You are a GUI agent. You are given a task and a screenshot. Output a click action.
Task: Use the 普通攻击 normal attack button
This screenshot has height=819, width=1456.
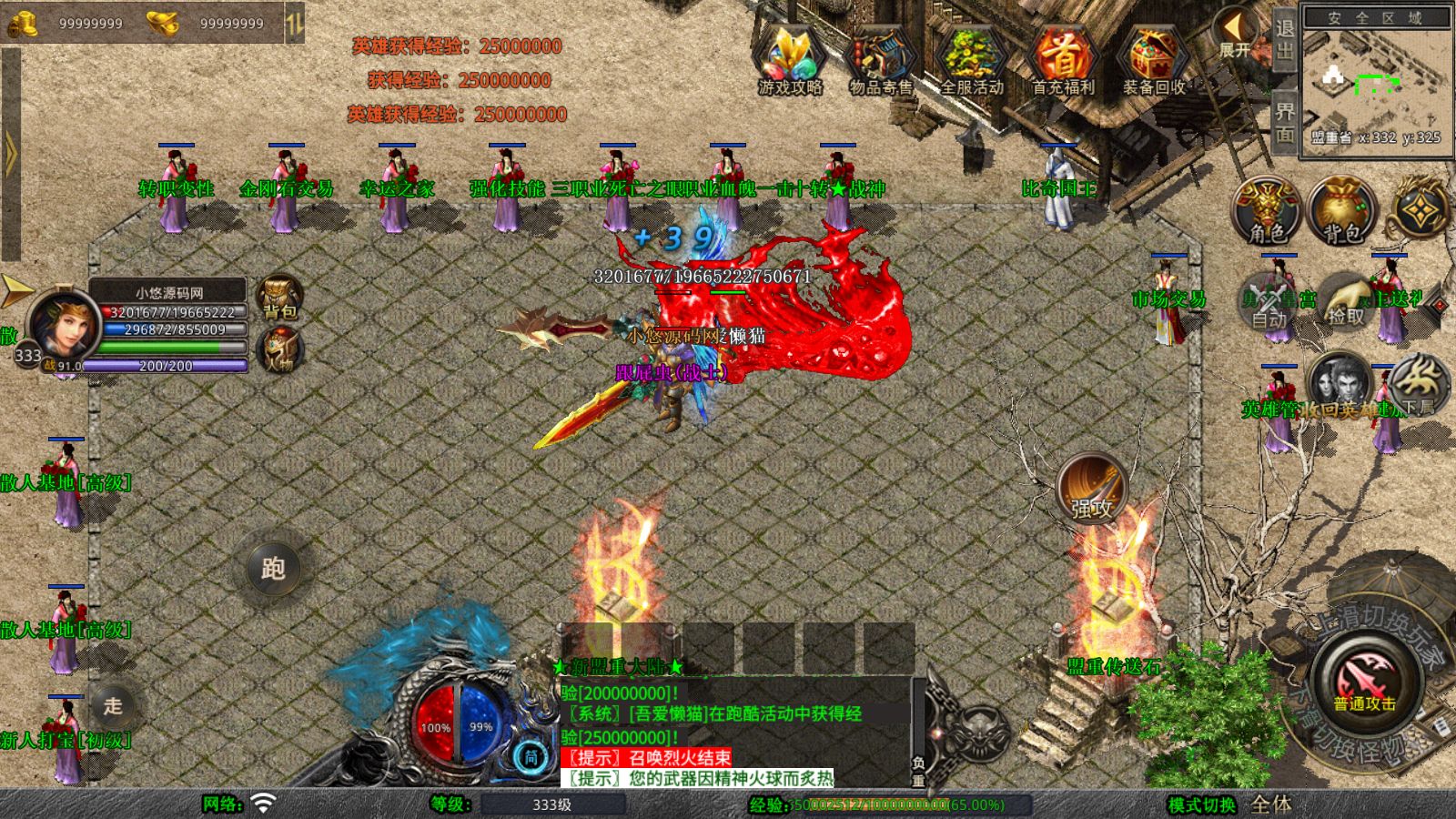1364,682
